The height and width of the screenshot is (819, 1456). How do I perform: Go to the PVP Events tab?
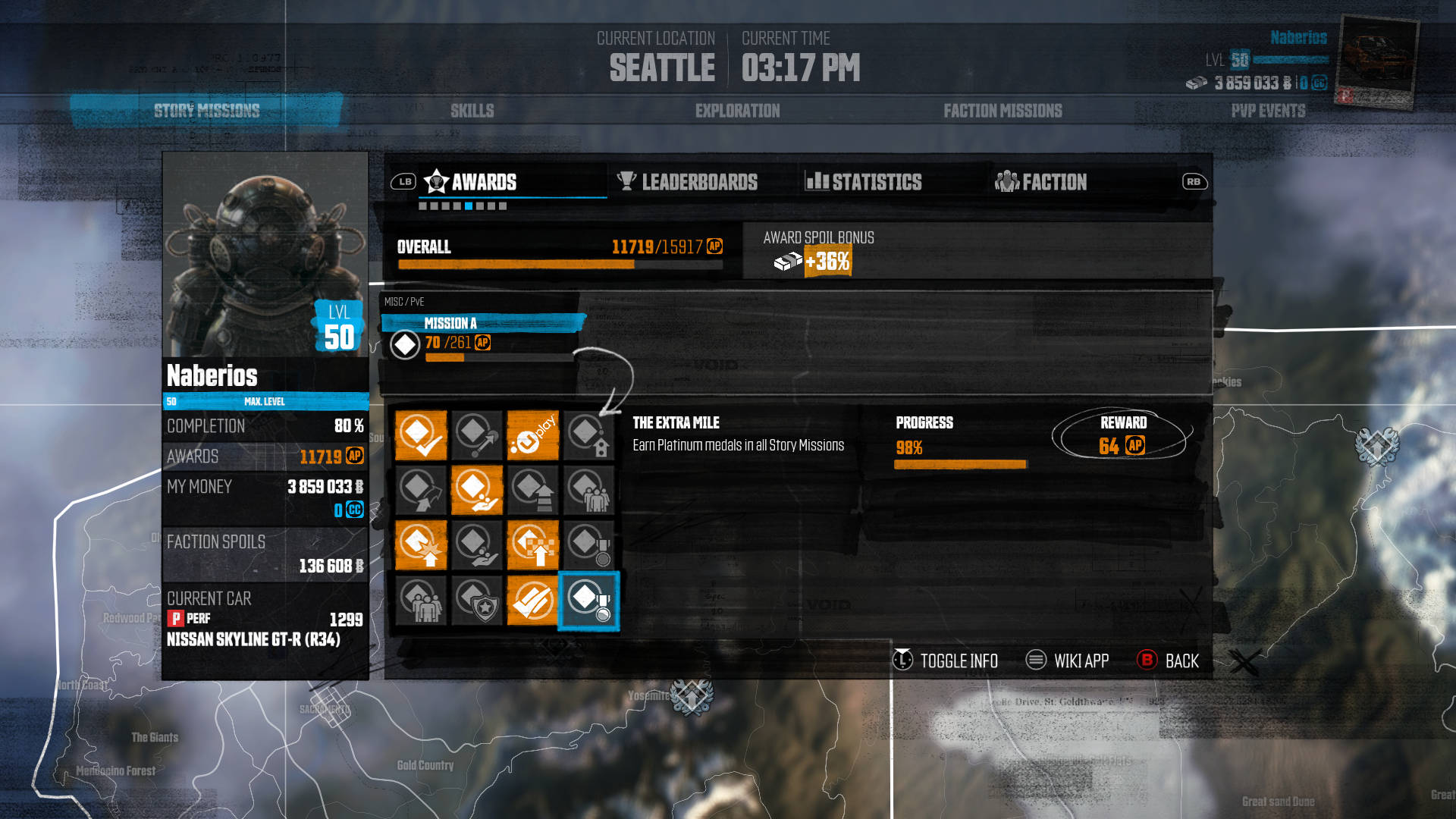1268,111
